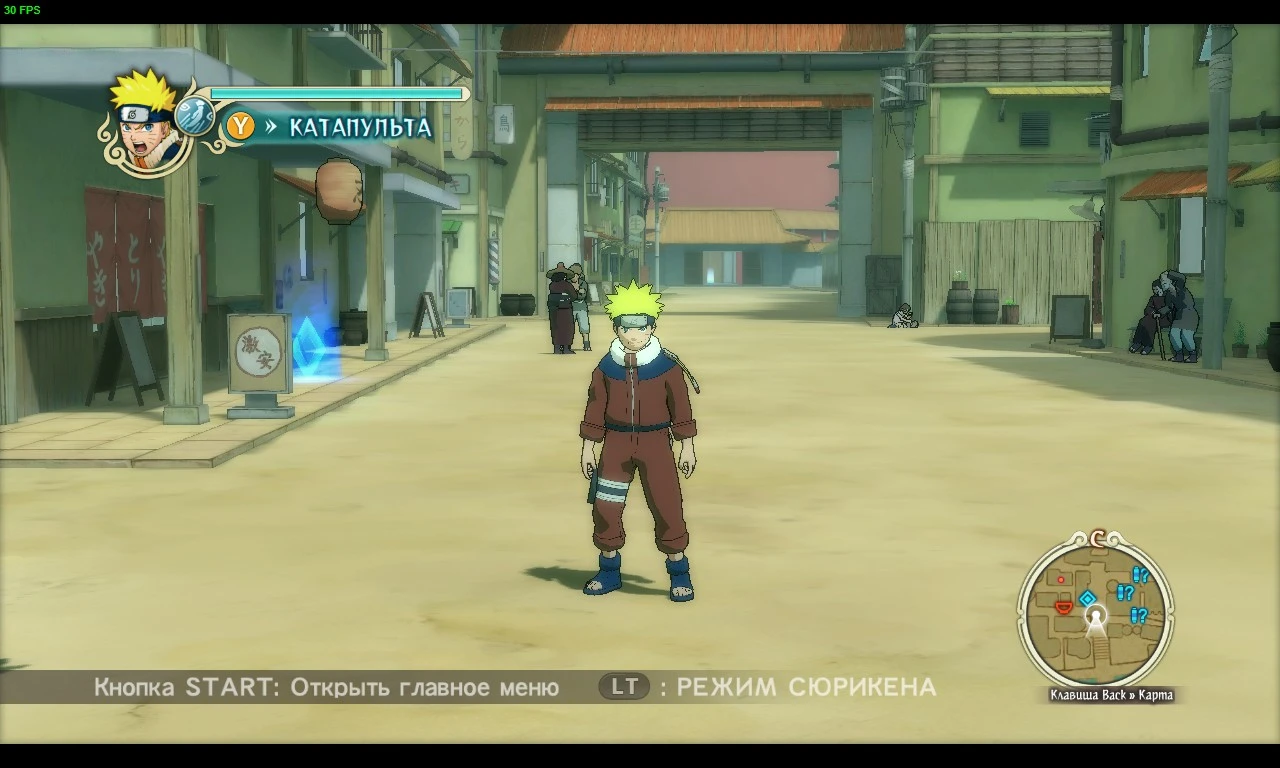Select the cyan diamond objective marker on the minimap

point(1087,597)
